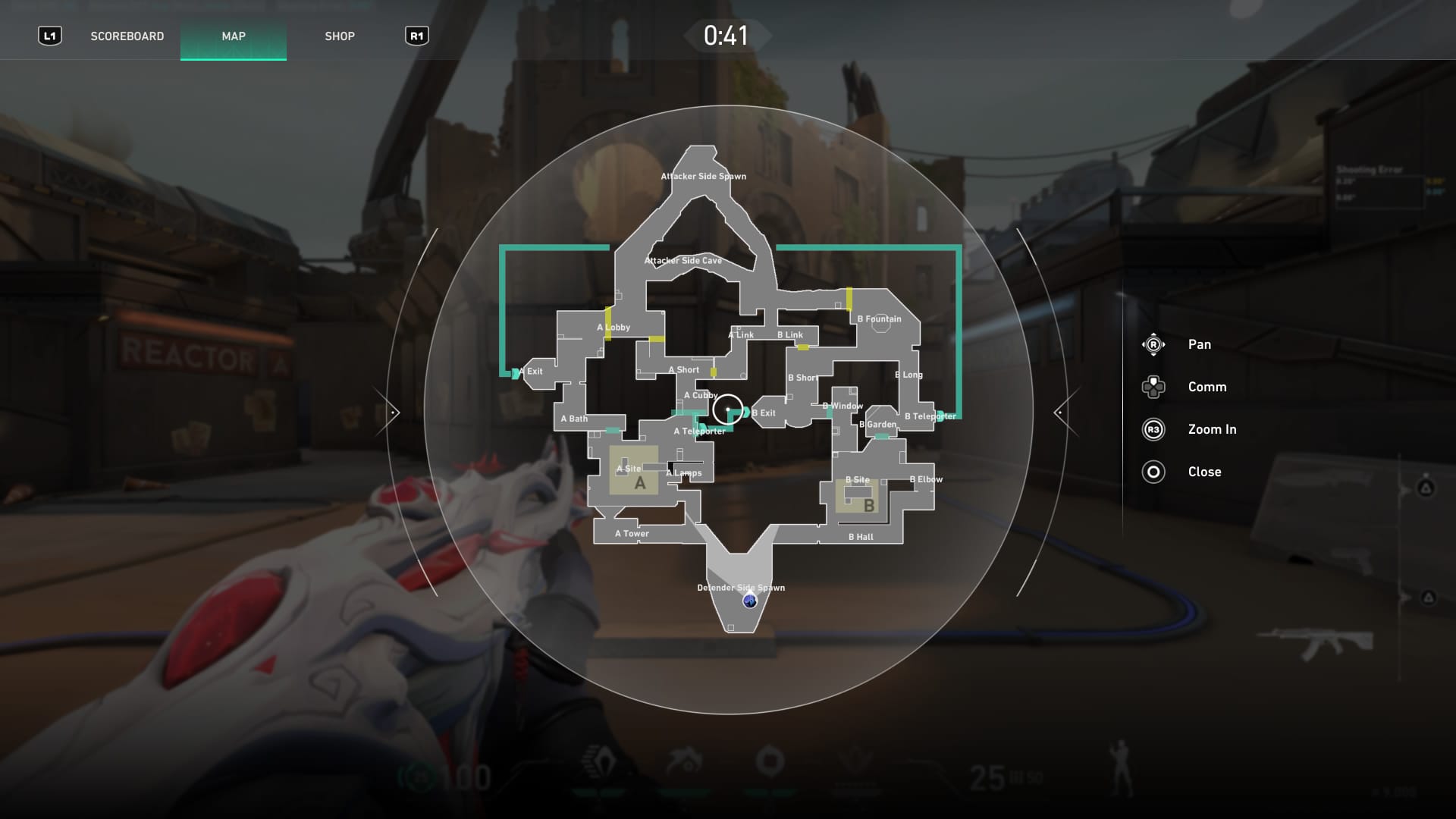Click the Close map control
Image resolution: width=1456 pixels, height=819 pixels.
click(x=1153, y=472)
